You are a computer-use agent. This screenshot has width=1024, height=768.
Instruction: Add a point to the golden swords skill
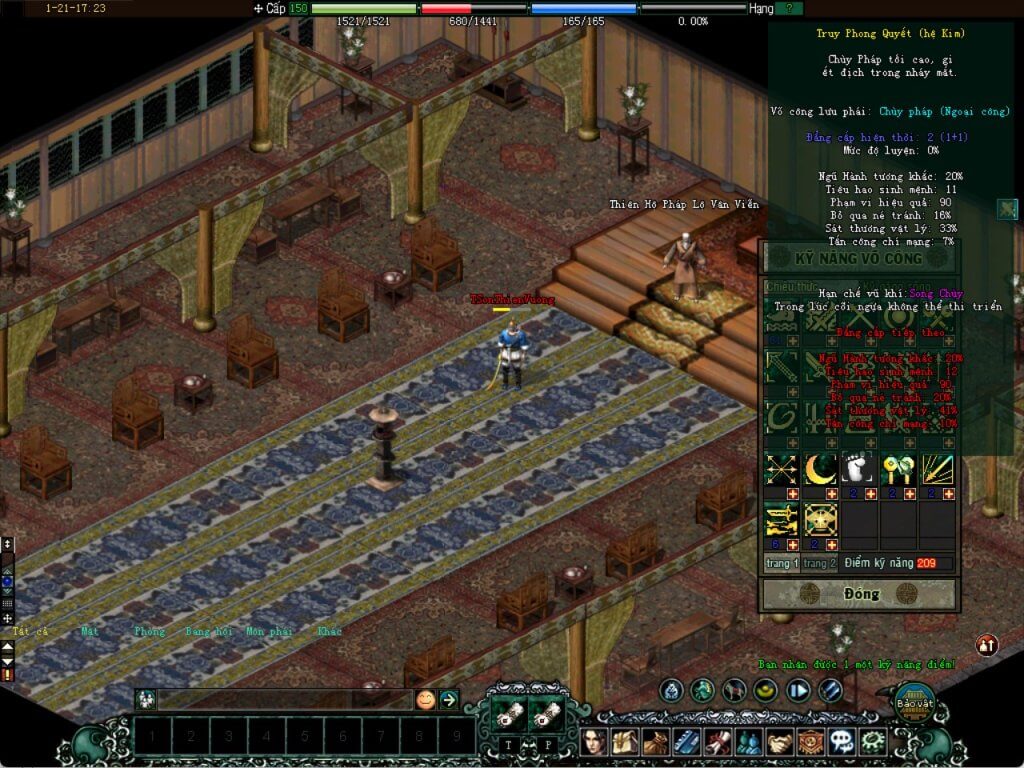(793, 545)
